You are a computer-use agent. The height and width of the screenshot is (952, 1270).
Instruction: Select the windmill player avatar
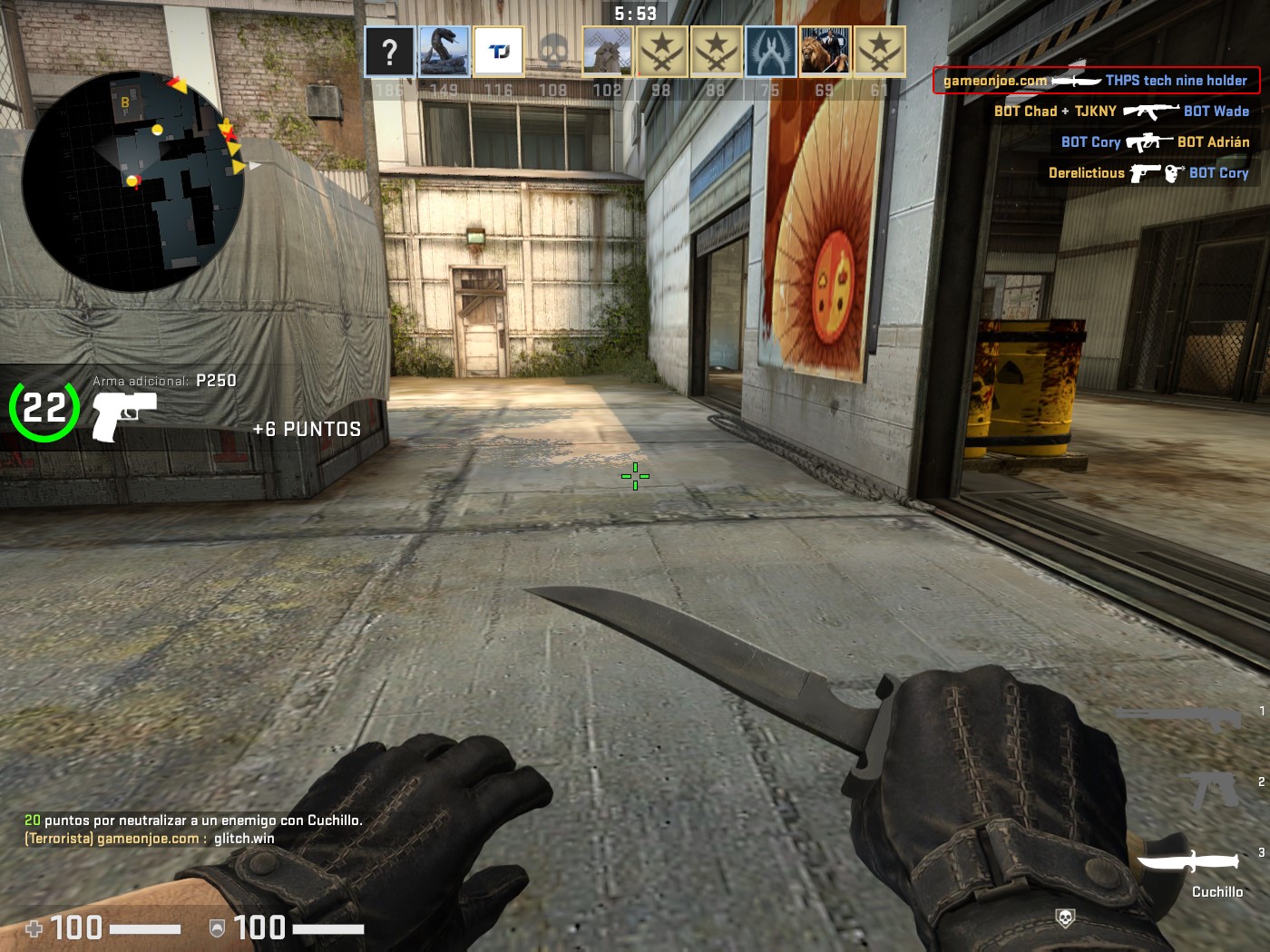point(607,52)
